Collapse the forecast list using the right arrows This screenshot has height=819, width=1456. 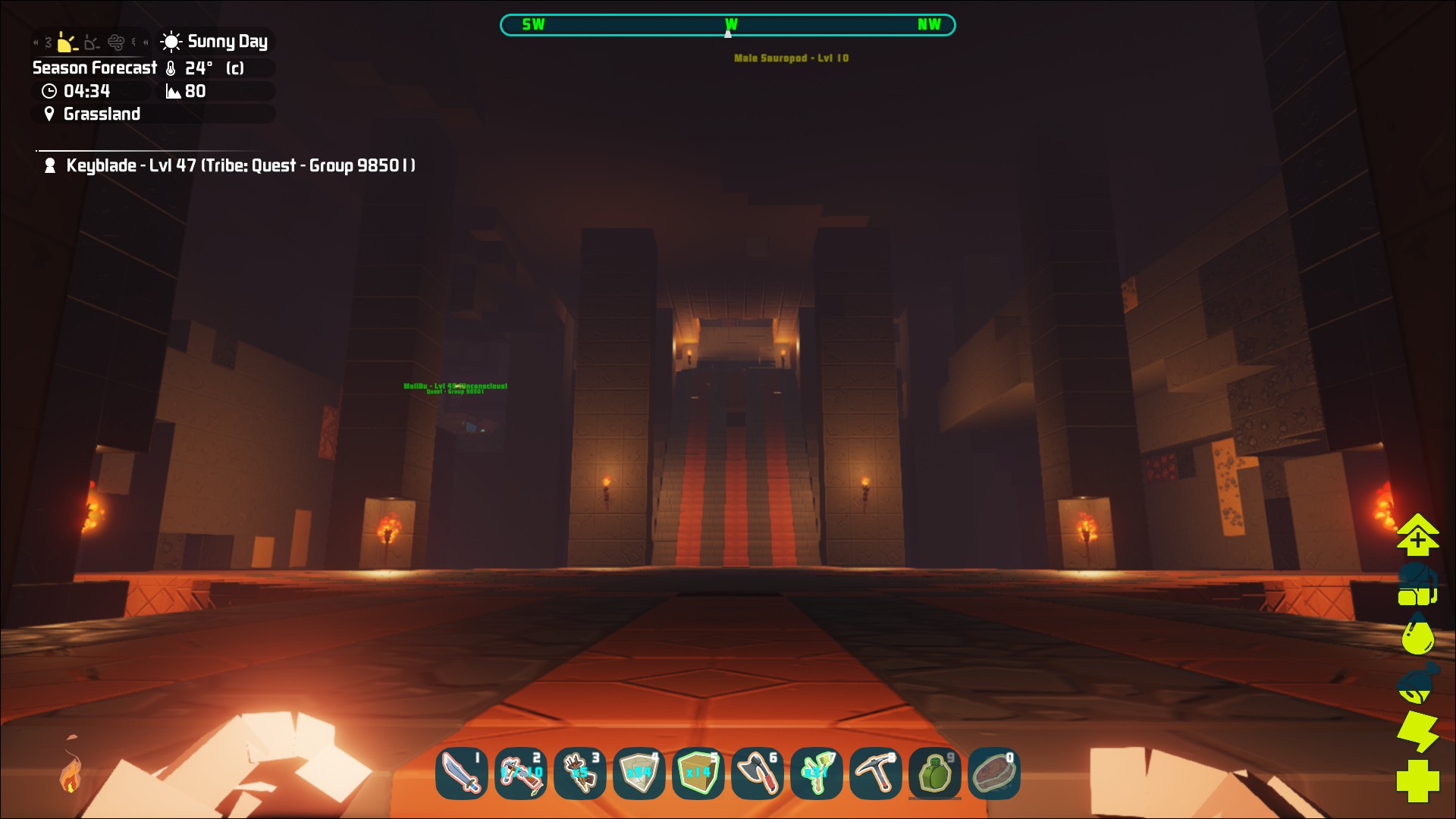tap(146, 42)
